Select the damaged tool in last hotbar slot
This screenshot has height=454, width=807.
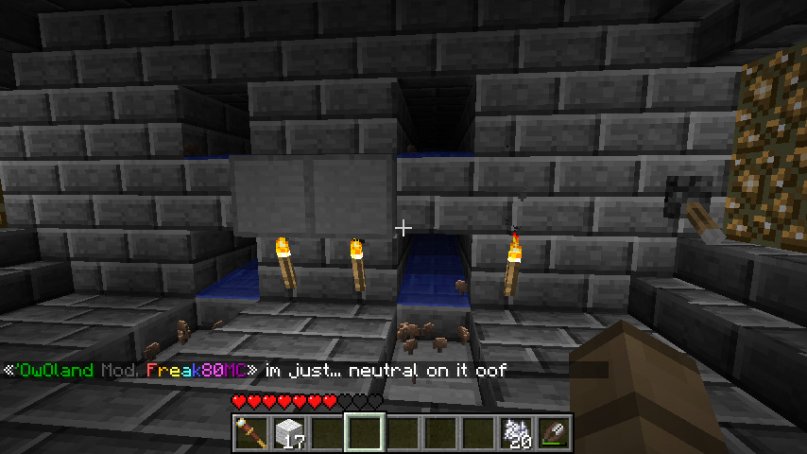[x=556, y=432]
